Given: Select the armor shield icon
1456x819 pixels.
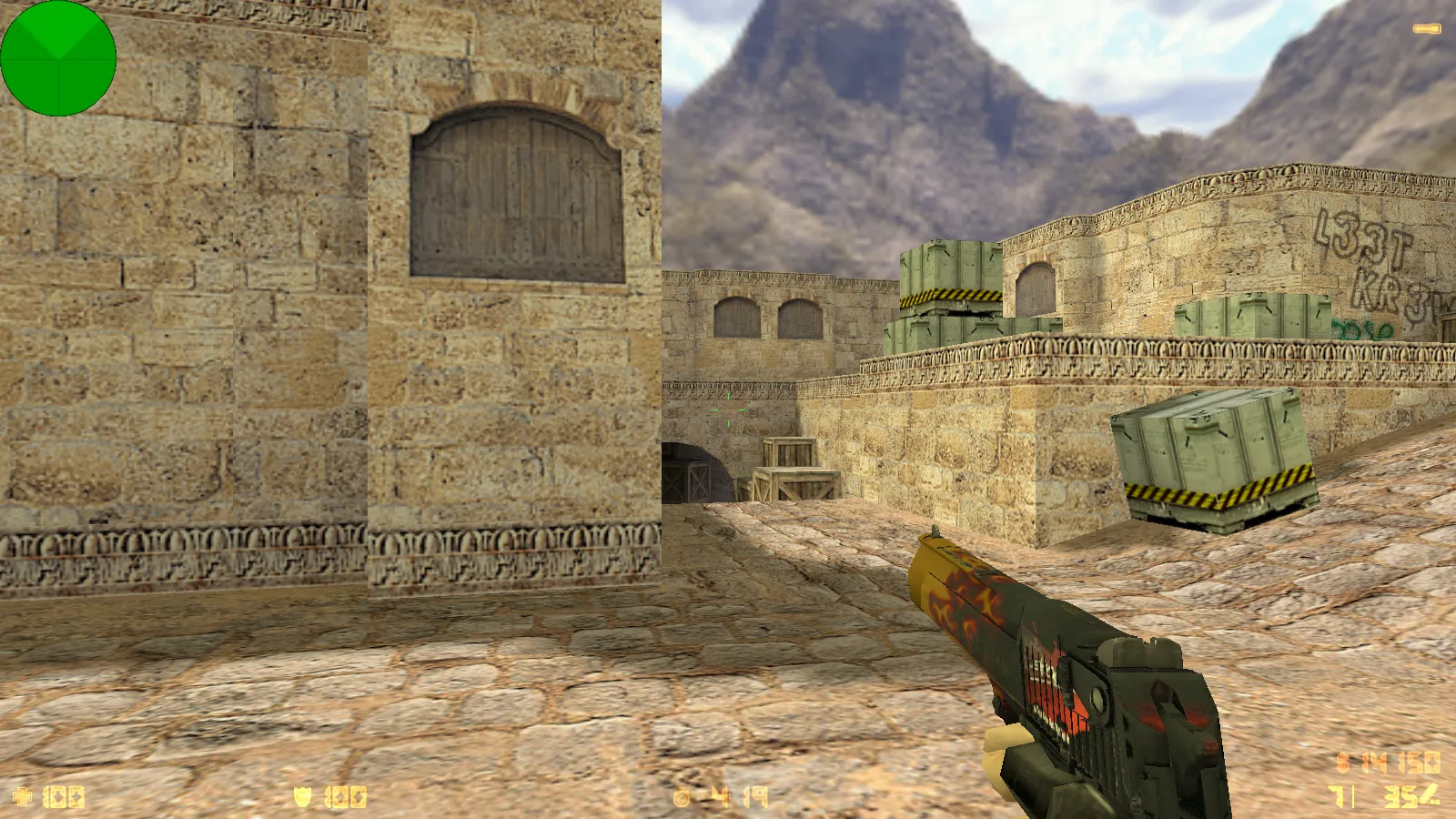Looking at the screenshot, I should pos(301,798).
